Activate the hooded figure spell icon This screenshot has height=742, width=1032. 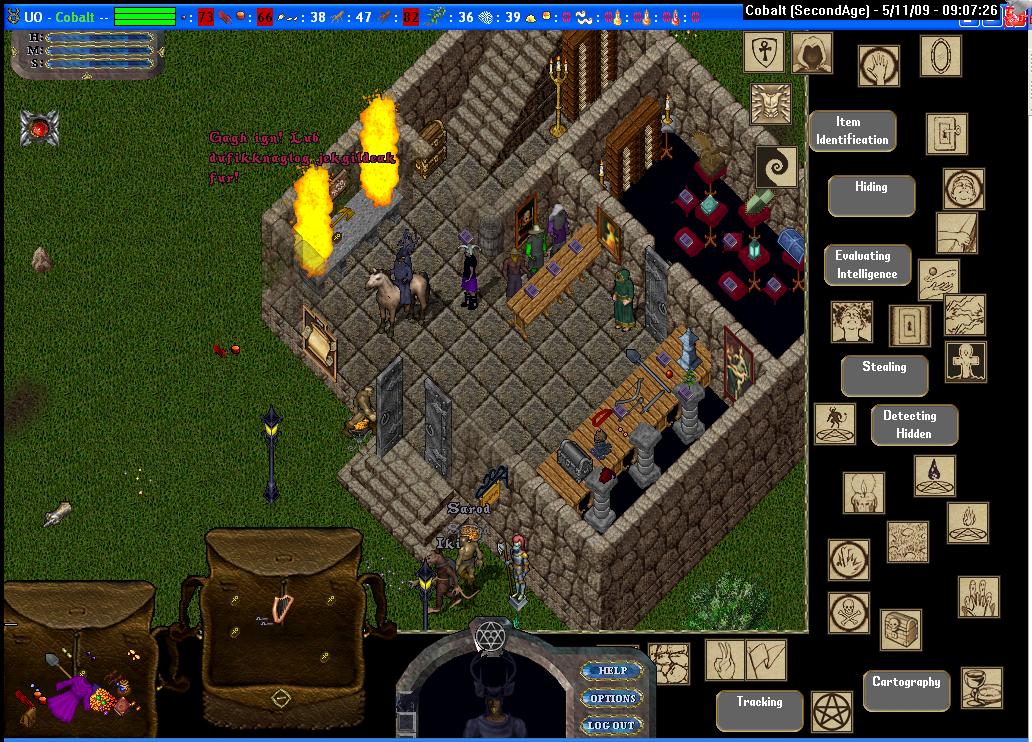point(812,53)
